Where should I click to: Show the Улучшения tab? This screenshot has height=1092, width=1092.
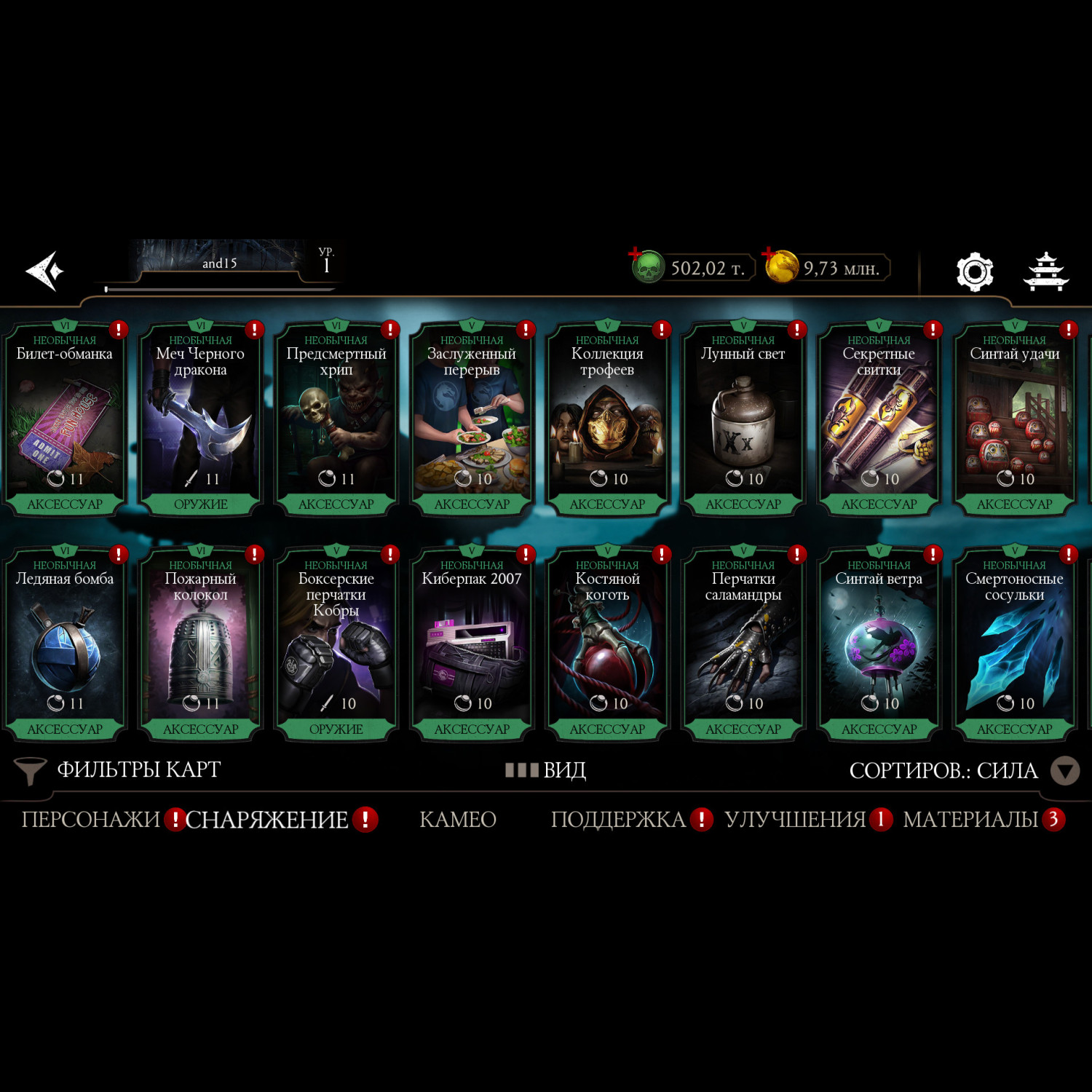[x=795, y=820]
